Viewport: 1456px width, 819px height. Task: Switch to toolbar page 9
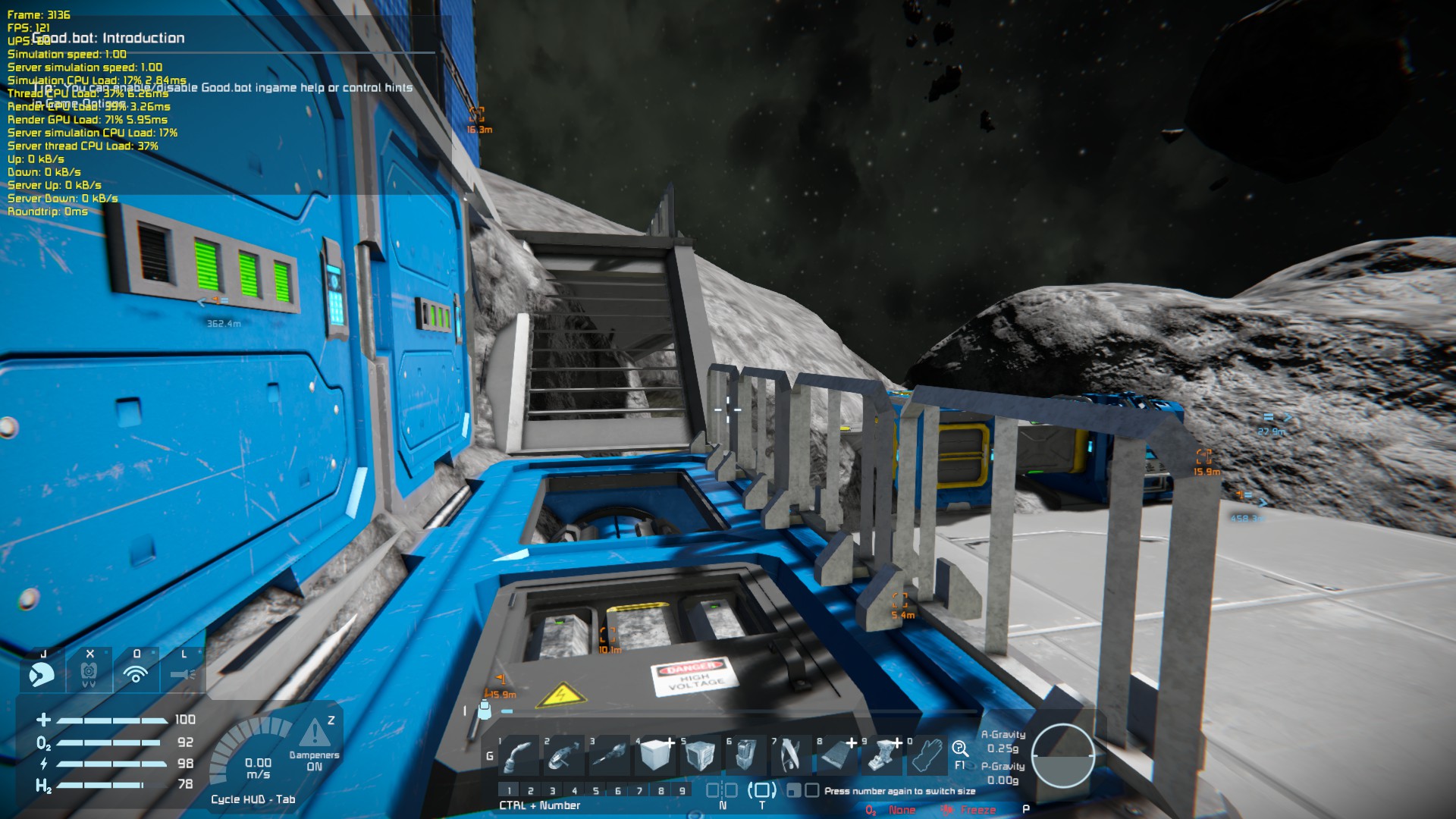tap(682, 791)
